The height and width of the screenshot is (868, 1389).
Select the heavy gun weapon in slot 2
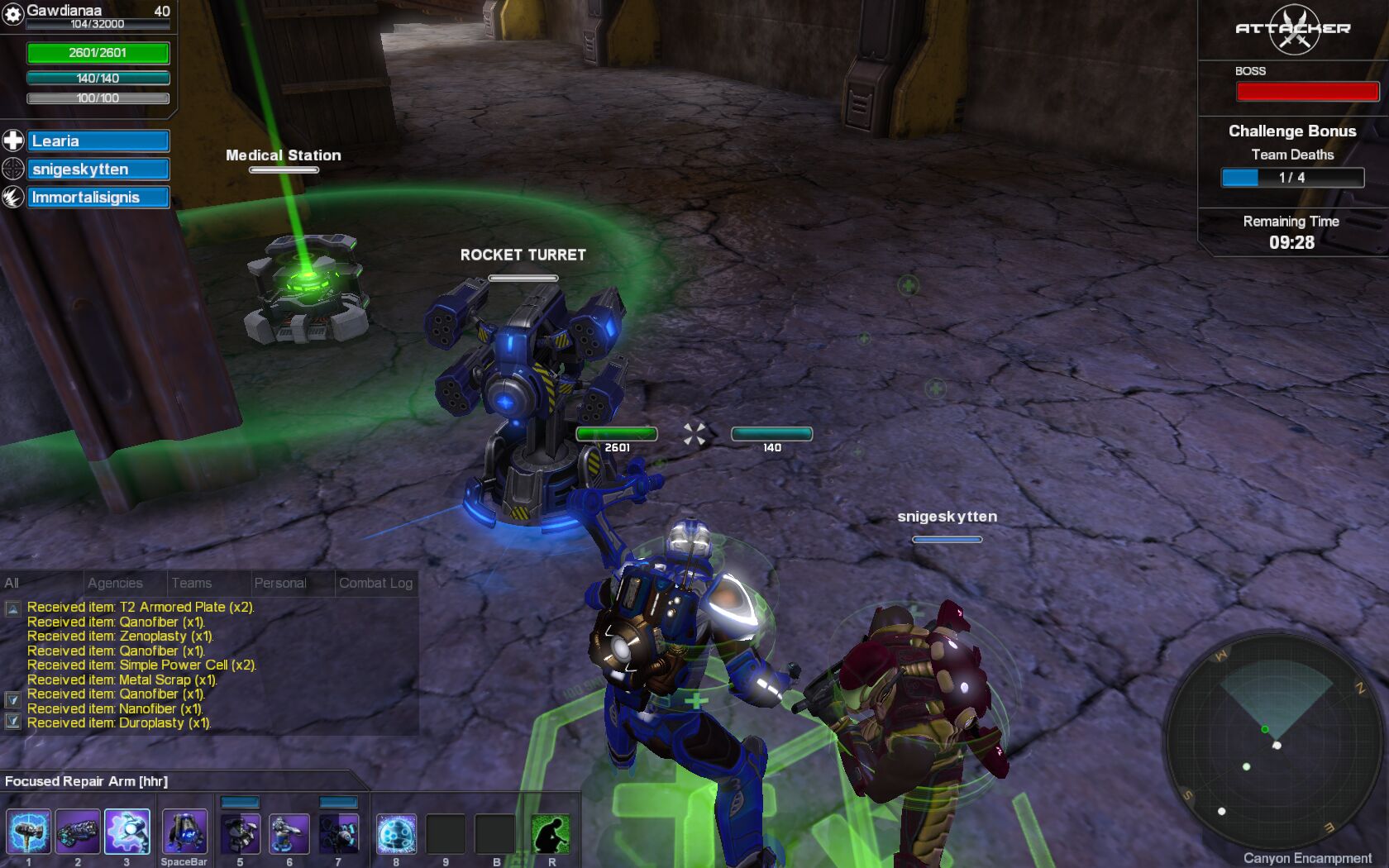click(78, 832)
